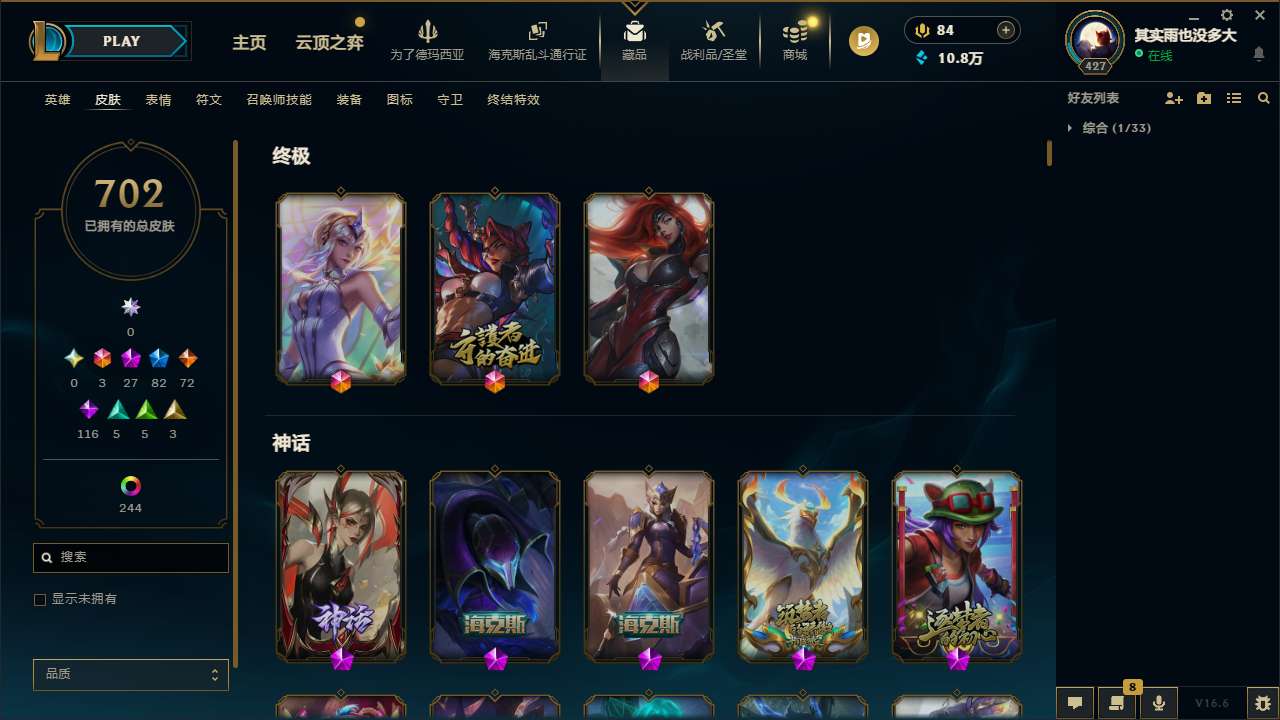The image size is (1280, 720).
Task: Create a new friend group with folder icon
Action: click(1205, 98)
